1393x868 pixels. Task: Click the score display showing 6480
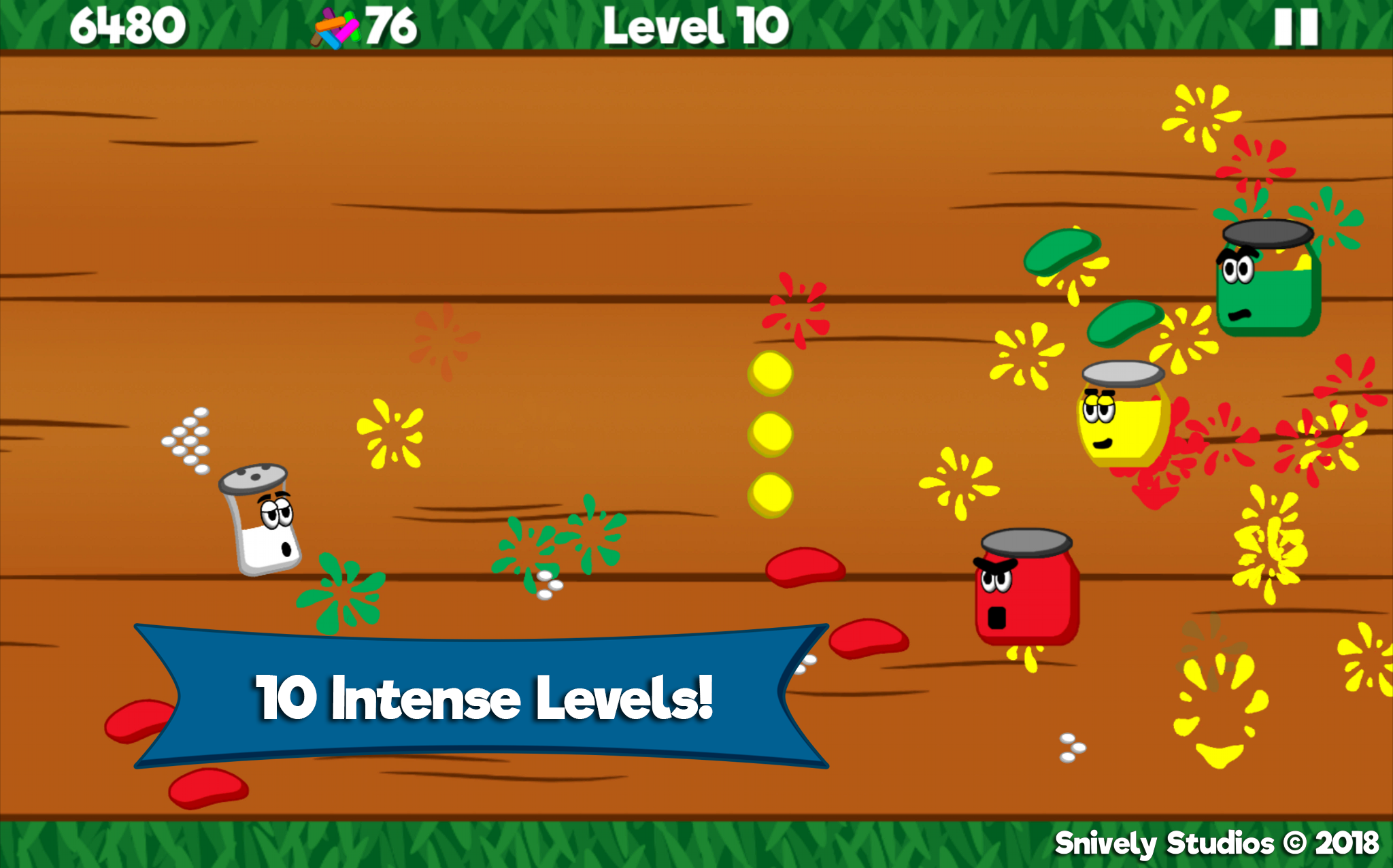point(128,26)
